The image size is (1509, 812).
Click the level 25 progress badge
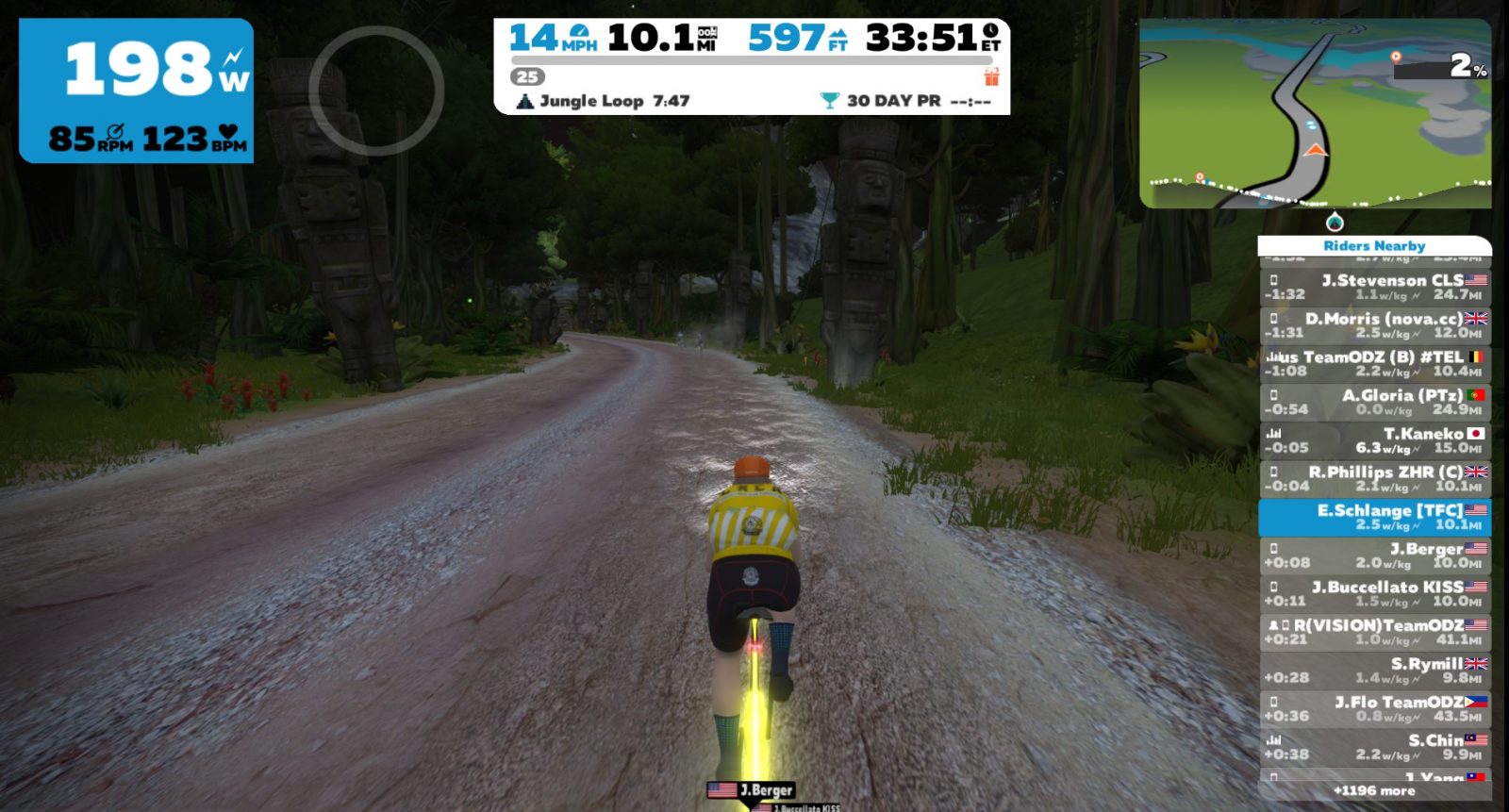527,77
